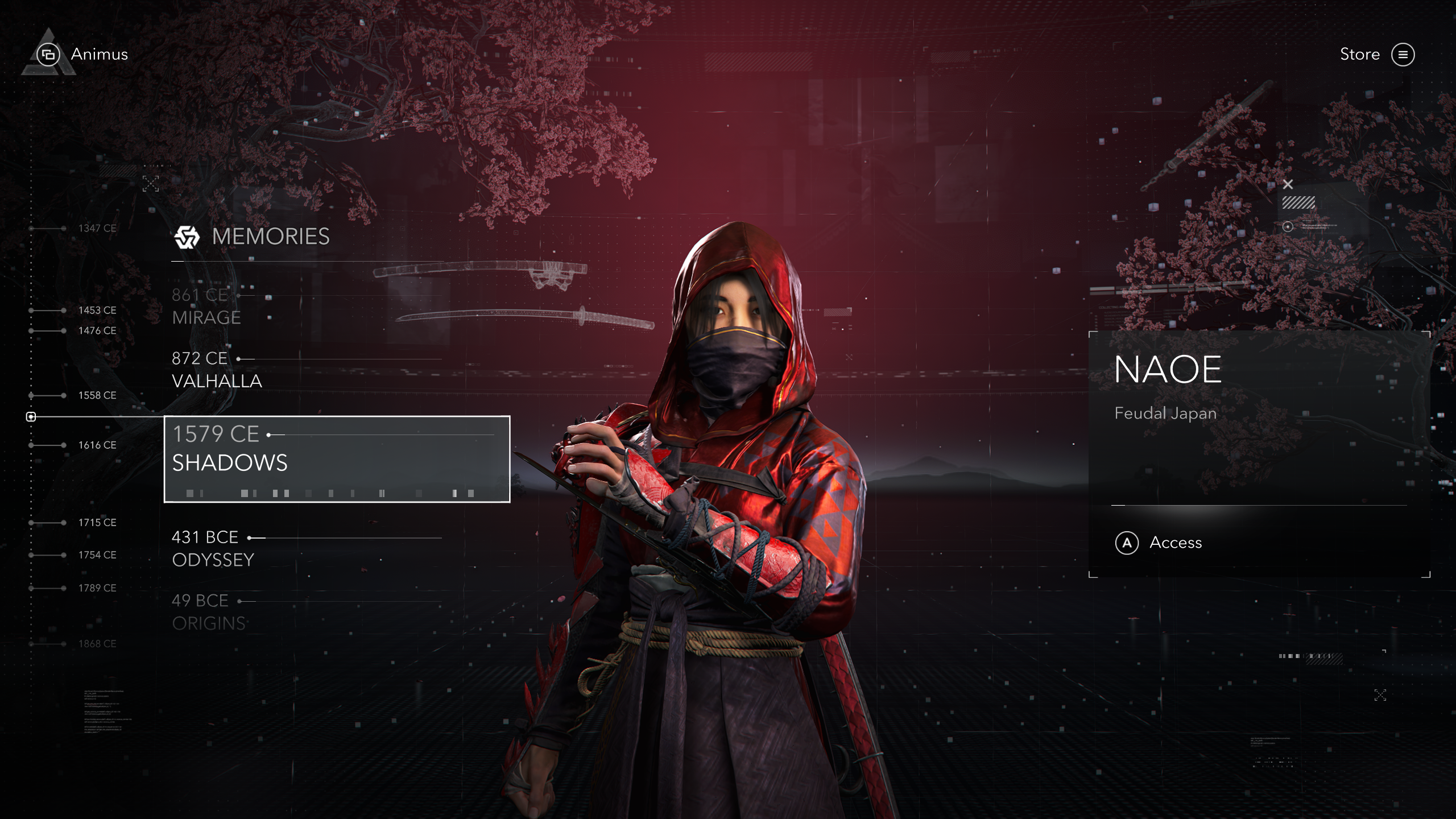Go to the 1558 CE timeline marker
The height and width of the screenshot is (819, 1456).
(97, 395)
